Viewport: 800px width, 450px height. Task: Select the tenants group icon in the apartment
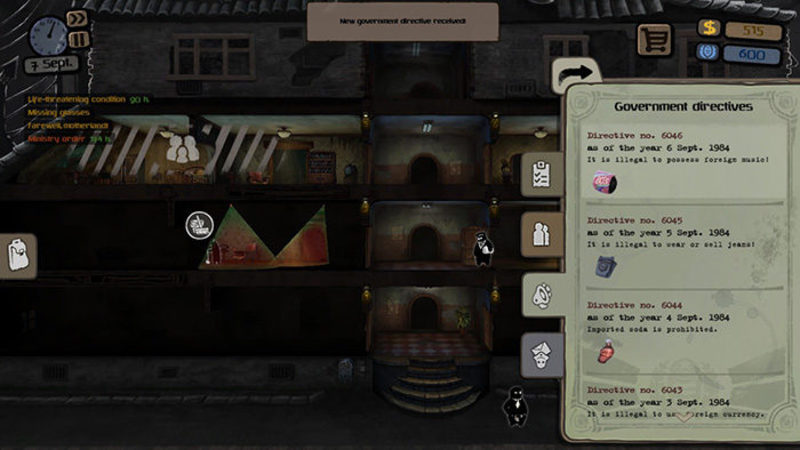tap(182, 150)
